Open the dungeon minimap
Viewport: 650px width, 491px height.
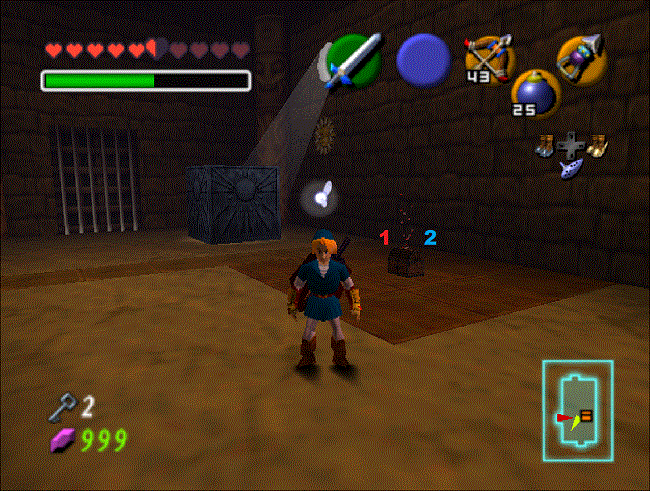(577, 408)
